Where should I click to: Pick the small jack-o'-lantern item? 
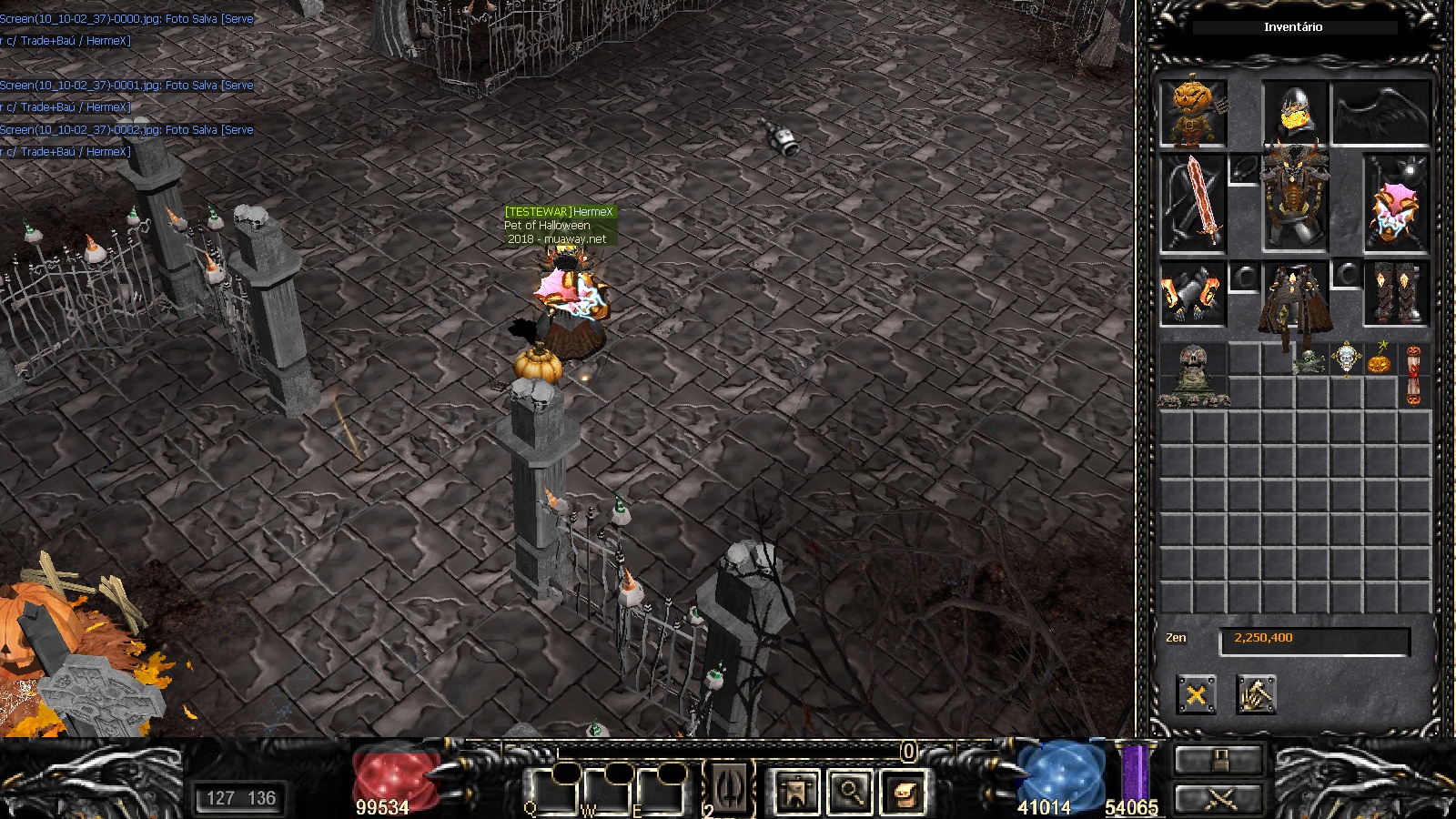pos(1380,359)
